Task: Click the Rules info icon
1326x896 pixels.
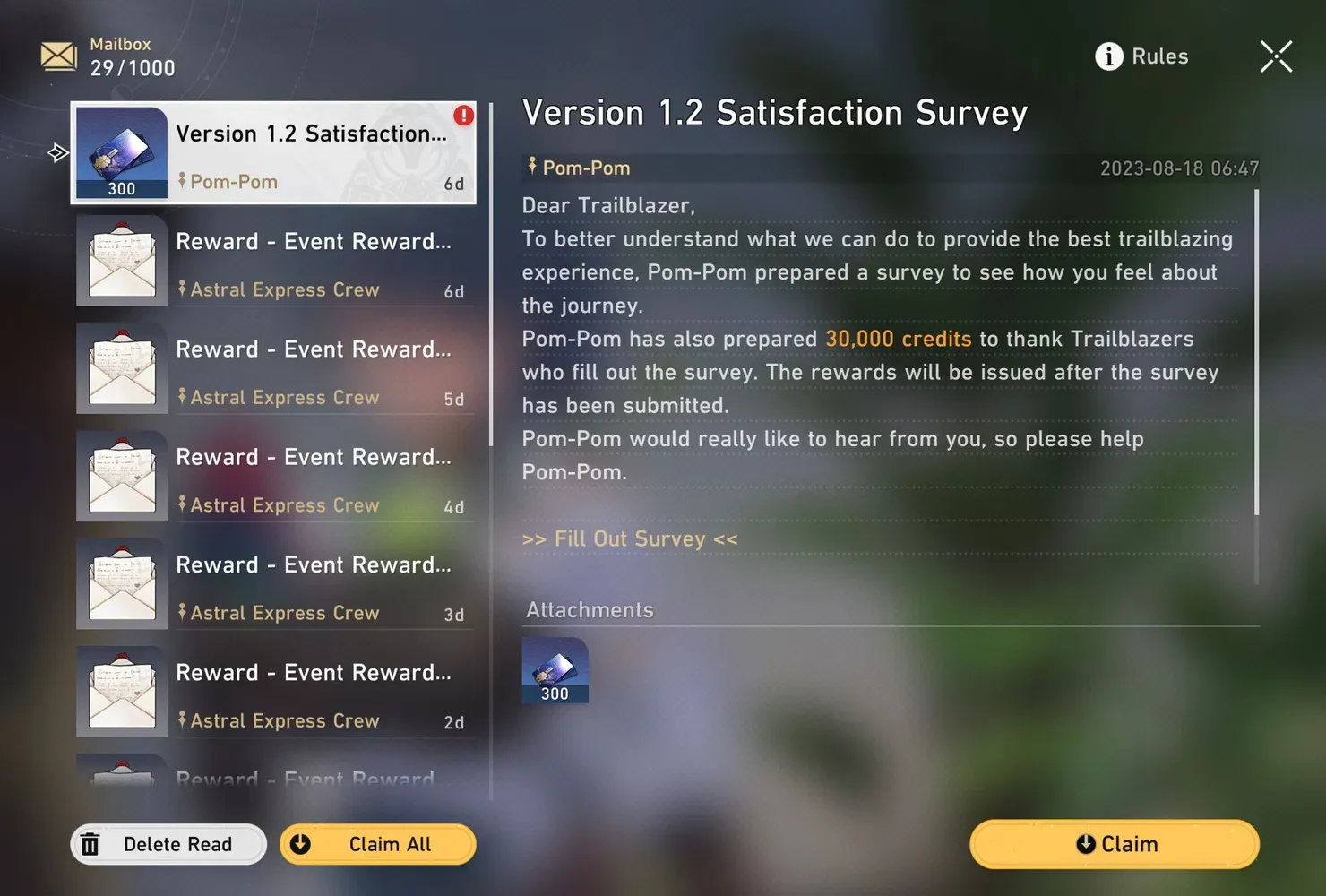Action: tap(1109, 56)
